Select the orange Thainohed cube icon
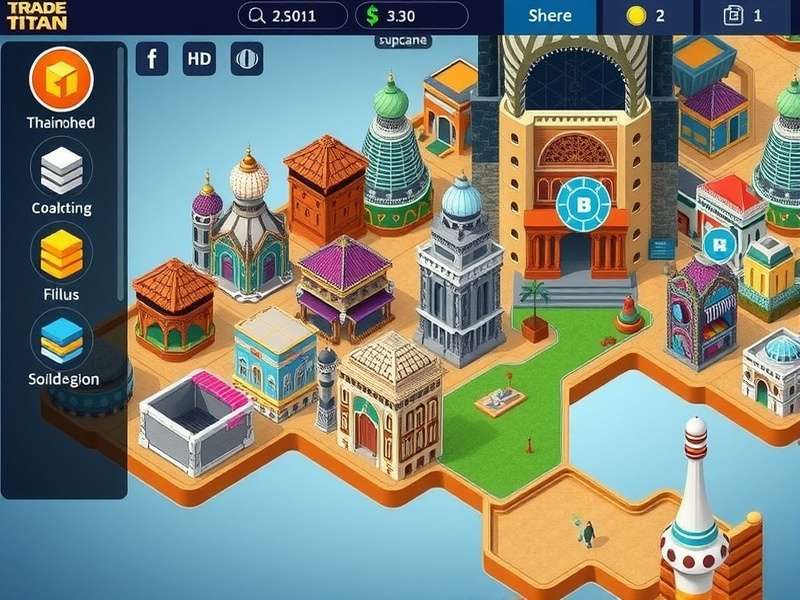Viewport: 800px width, 600px height. pos(62,79)
